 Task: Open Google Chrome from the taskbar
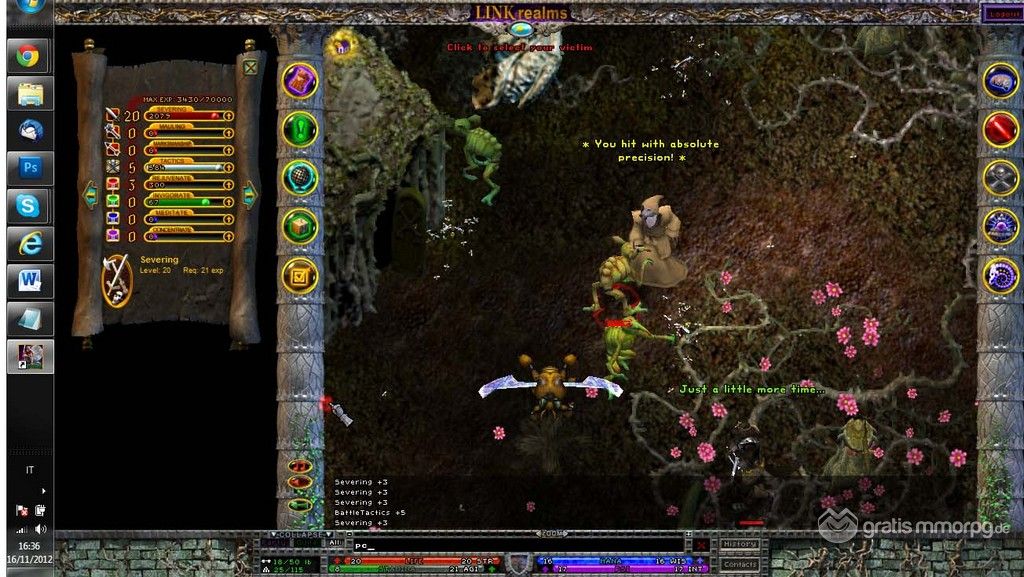[x=30, y=56]
